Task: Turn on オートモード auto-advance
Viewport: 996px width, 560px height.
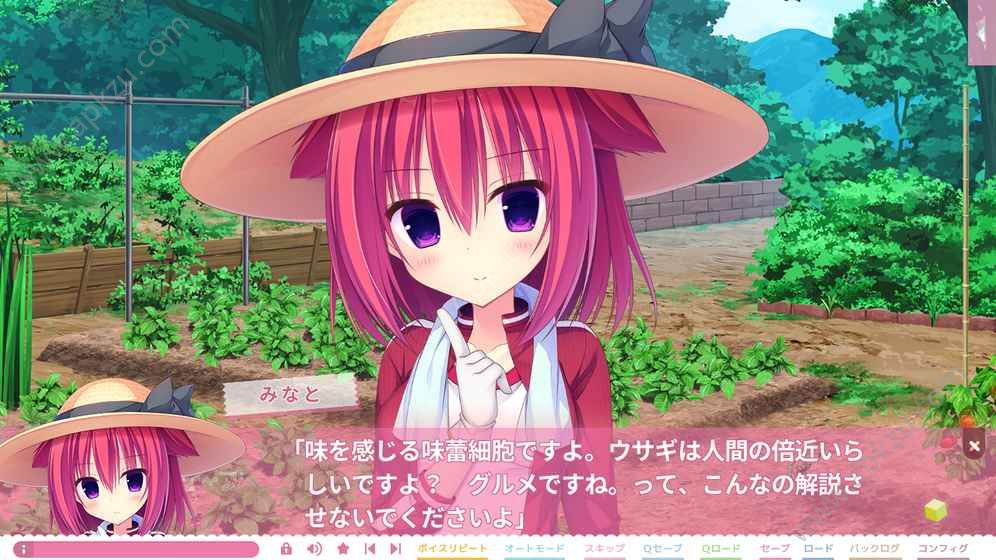Action: 535,549
